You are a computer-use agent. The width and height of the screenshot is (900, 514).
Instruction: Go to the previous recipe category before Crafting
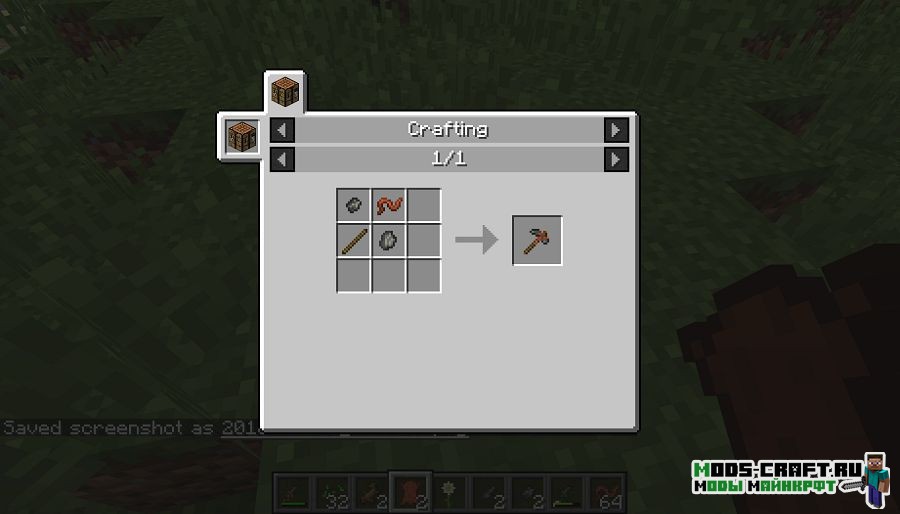(x=283, y=130)
